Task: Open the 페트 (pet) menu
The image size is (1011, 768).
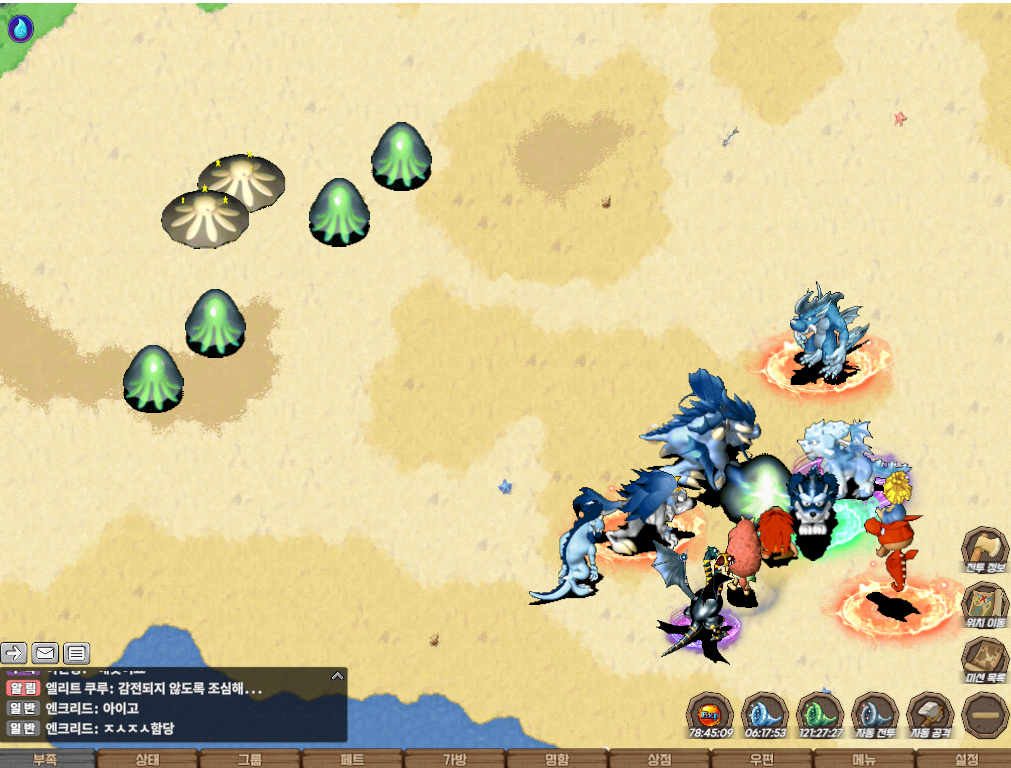Action: [351, 759]
